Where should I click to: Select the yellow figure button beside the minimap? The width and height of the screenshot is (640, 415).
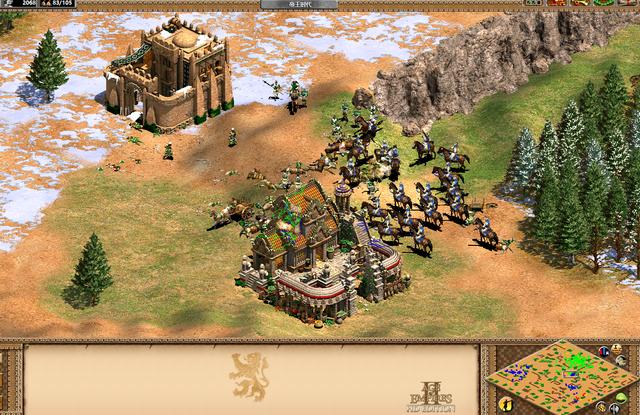coord(506,403)
